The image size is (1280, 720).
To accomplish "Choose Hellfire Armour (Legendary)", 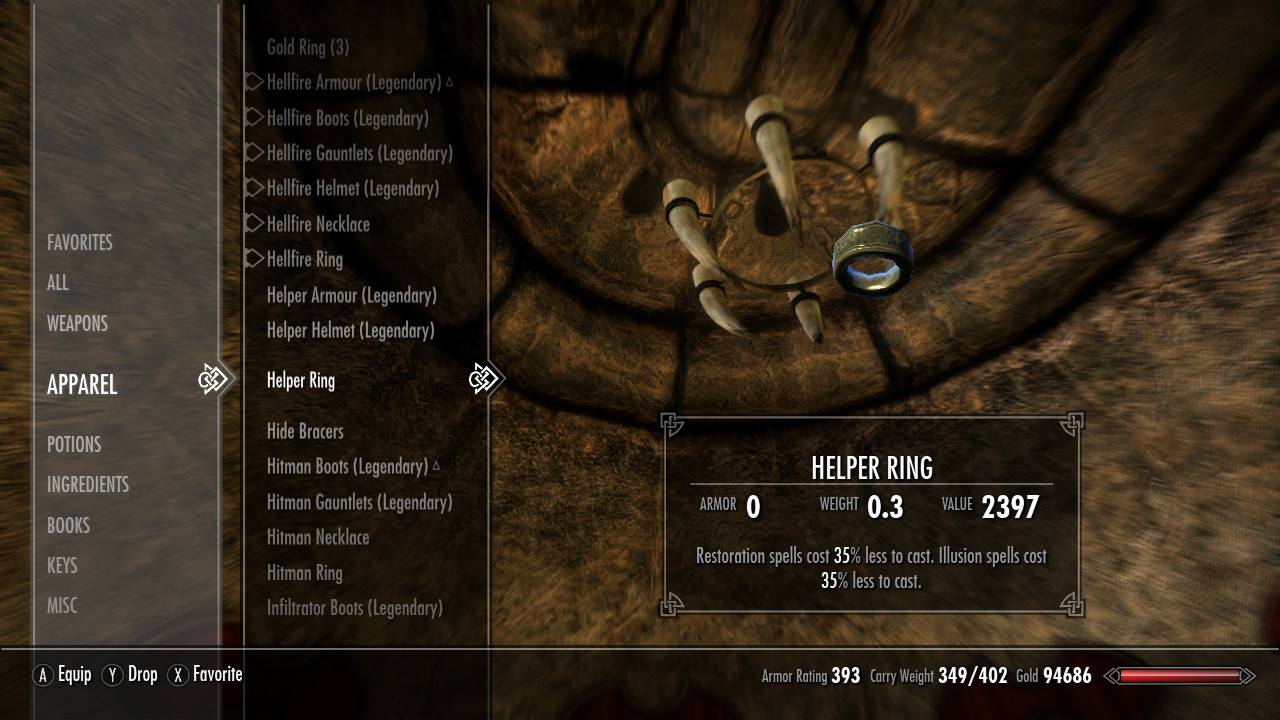I will [354, 82].
